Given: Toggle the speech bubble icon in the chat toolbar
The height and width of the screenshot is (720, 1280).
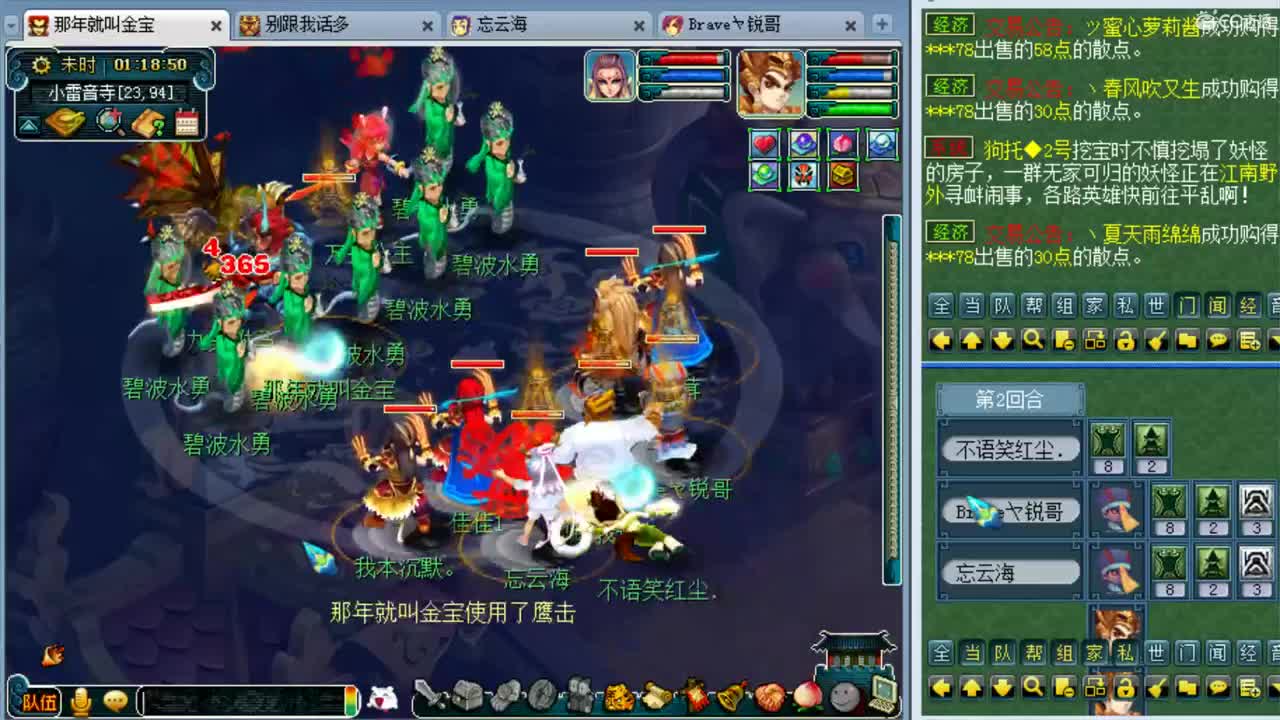Looking at the screenshot, I should click(1217, 340).
